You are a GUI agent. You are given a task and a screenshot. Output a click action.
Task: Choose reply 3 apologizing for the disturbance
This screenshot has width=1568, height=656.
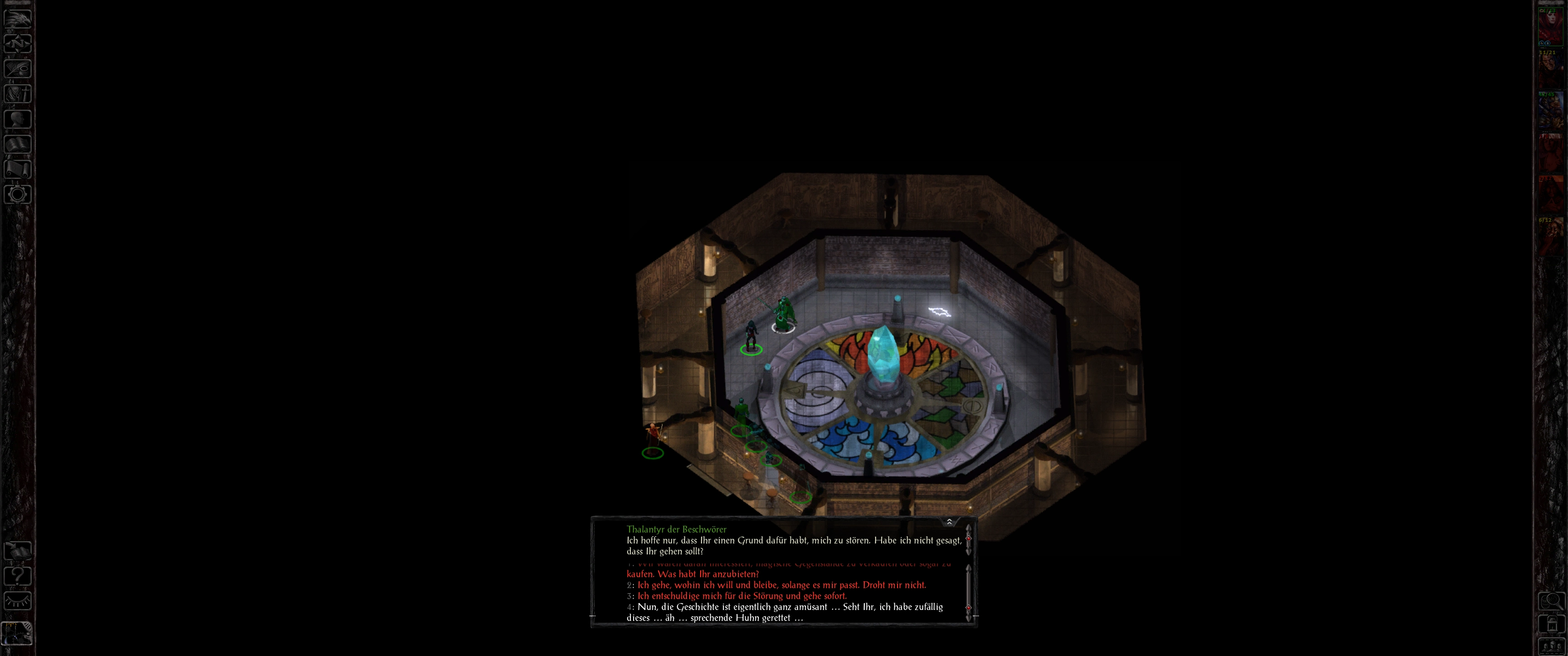coord(742,596)
